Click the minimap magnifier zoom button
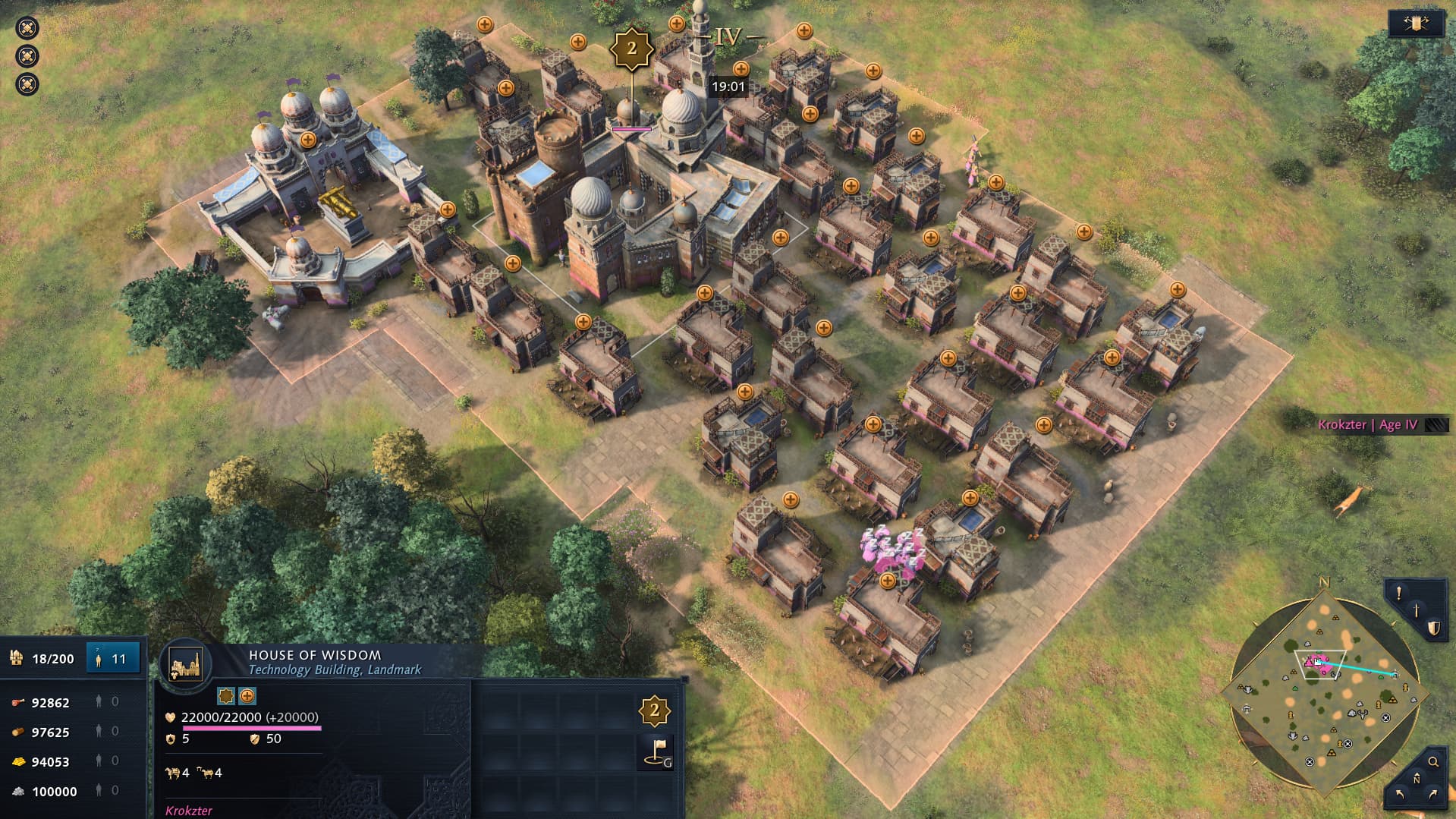Image resolution: width=1456 pixels, height=819 pixels. 1433,762
